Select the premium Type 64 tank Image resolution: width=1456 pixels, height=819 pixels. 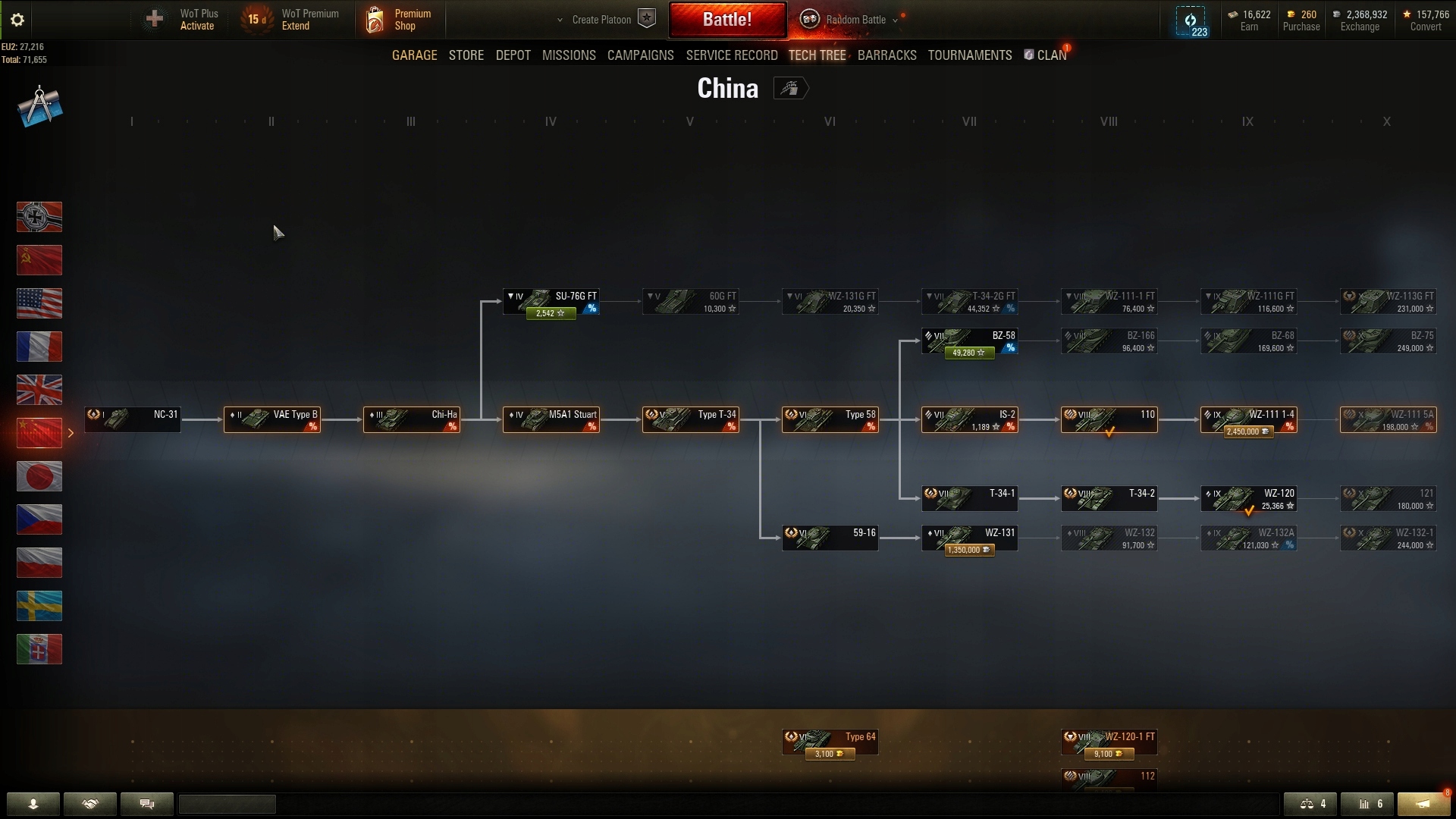[830, 742]
